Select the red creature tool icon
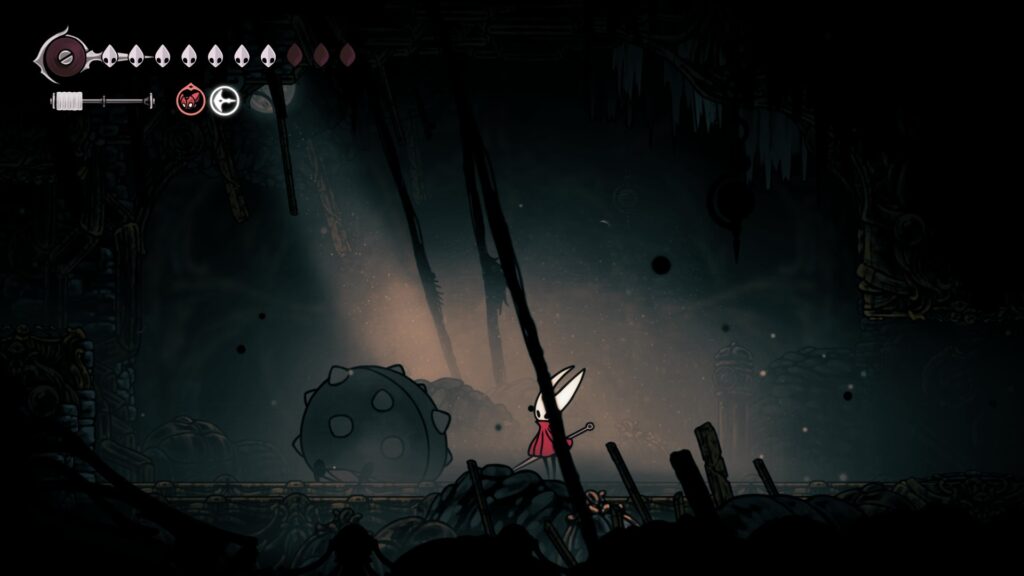 click(190, 100)
